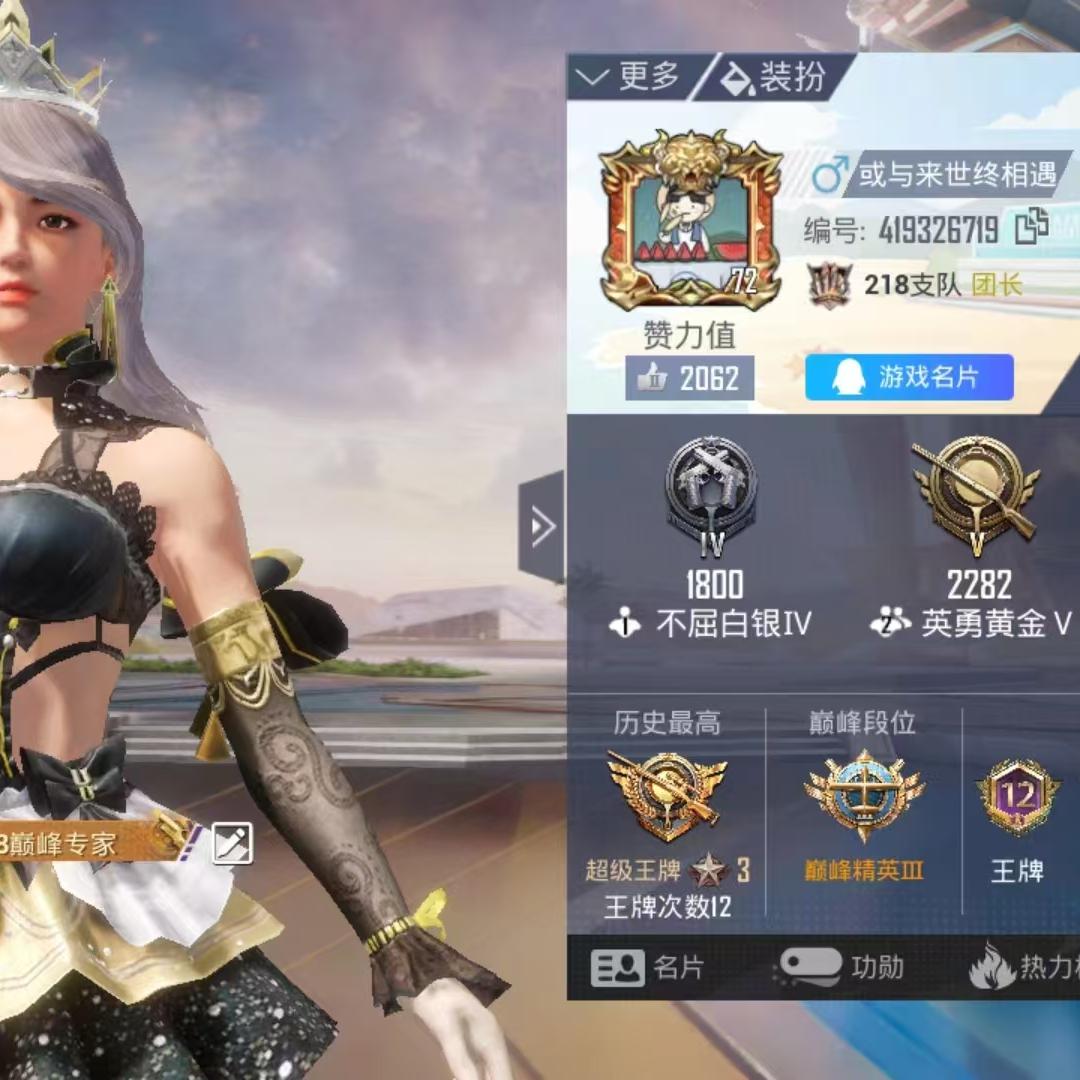Open the 游戏名片 QQ card
Viewport: 1080px width, 1080px height.
pyautogui.click(x=909, y=377)
